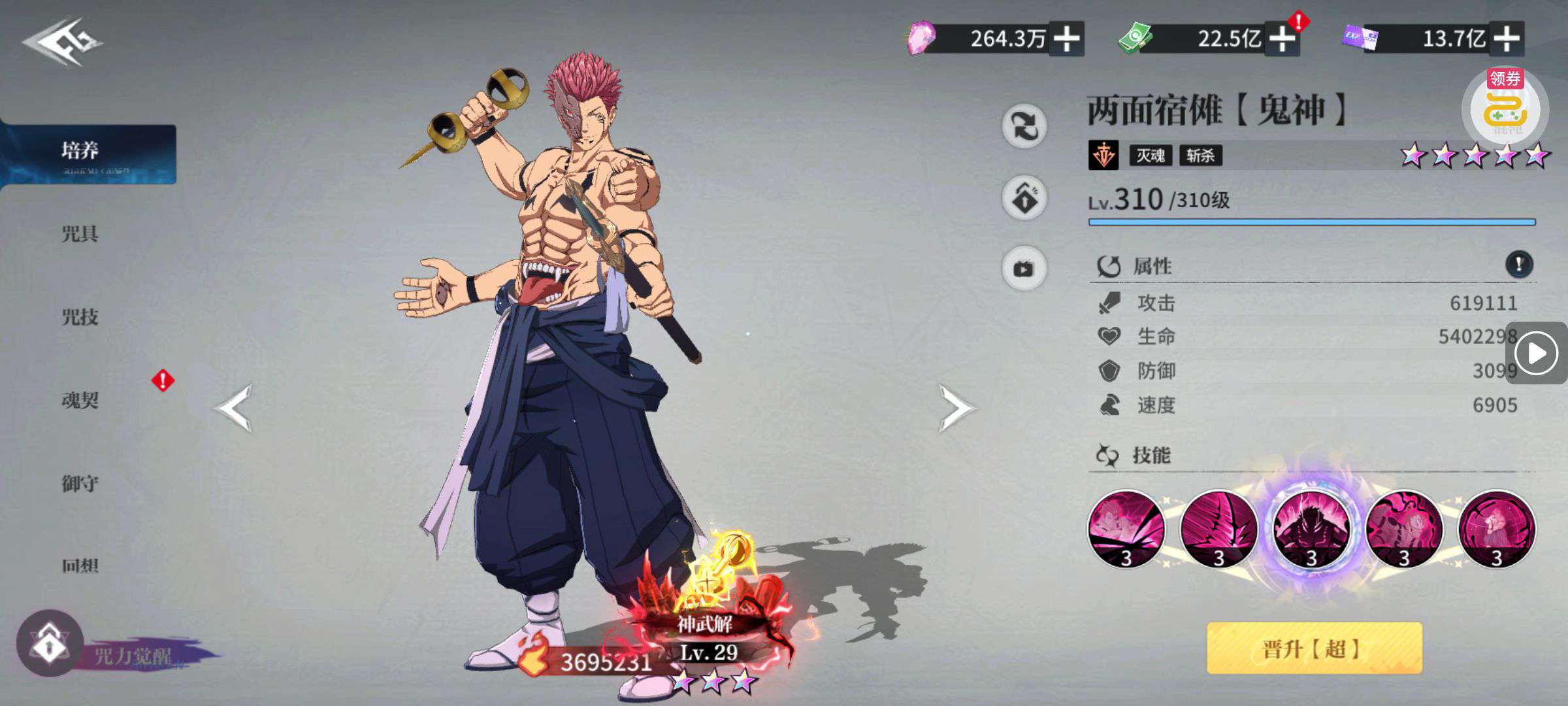The width and height of the screenshot is (1568, 706).
Task: Switch to the 御守 tab
Action: pyautogui.click(x=80, y=484)
